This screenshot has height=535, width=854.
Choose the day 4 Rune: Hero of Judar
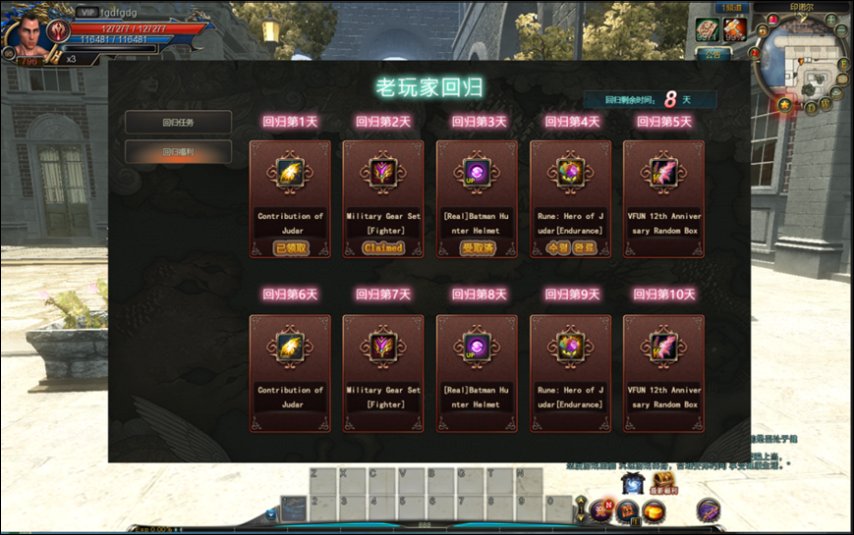(570, 173)
